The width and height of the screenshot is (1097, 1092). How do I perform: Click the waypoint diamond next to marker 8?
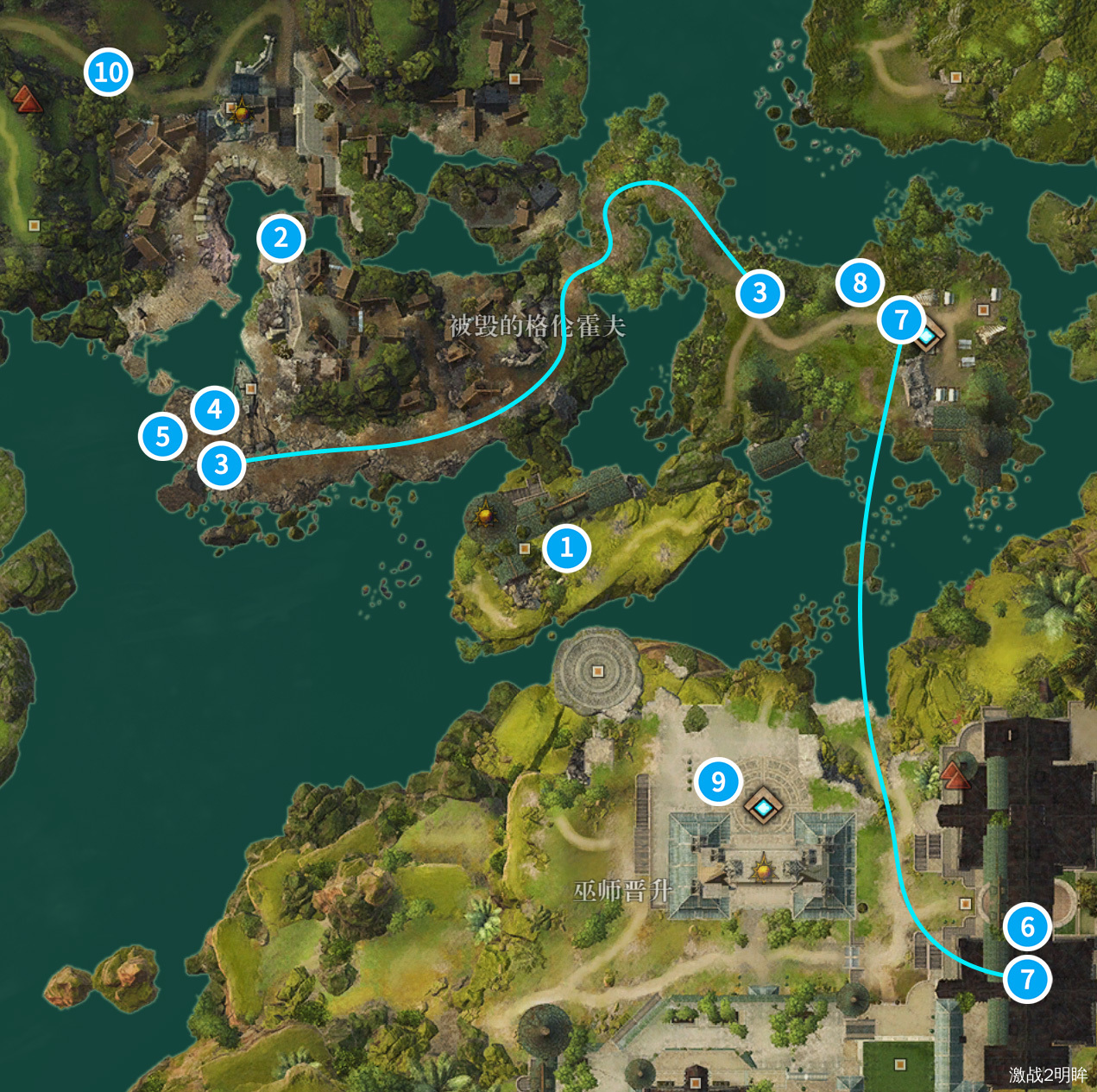pyautogui.click(x=927, y=335)
